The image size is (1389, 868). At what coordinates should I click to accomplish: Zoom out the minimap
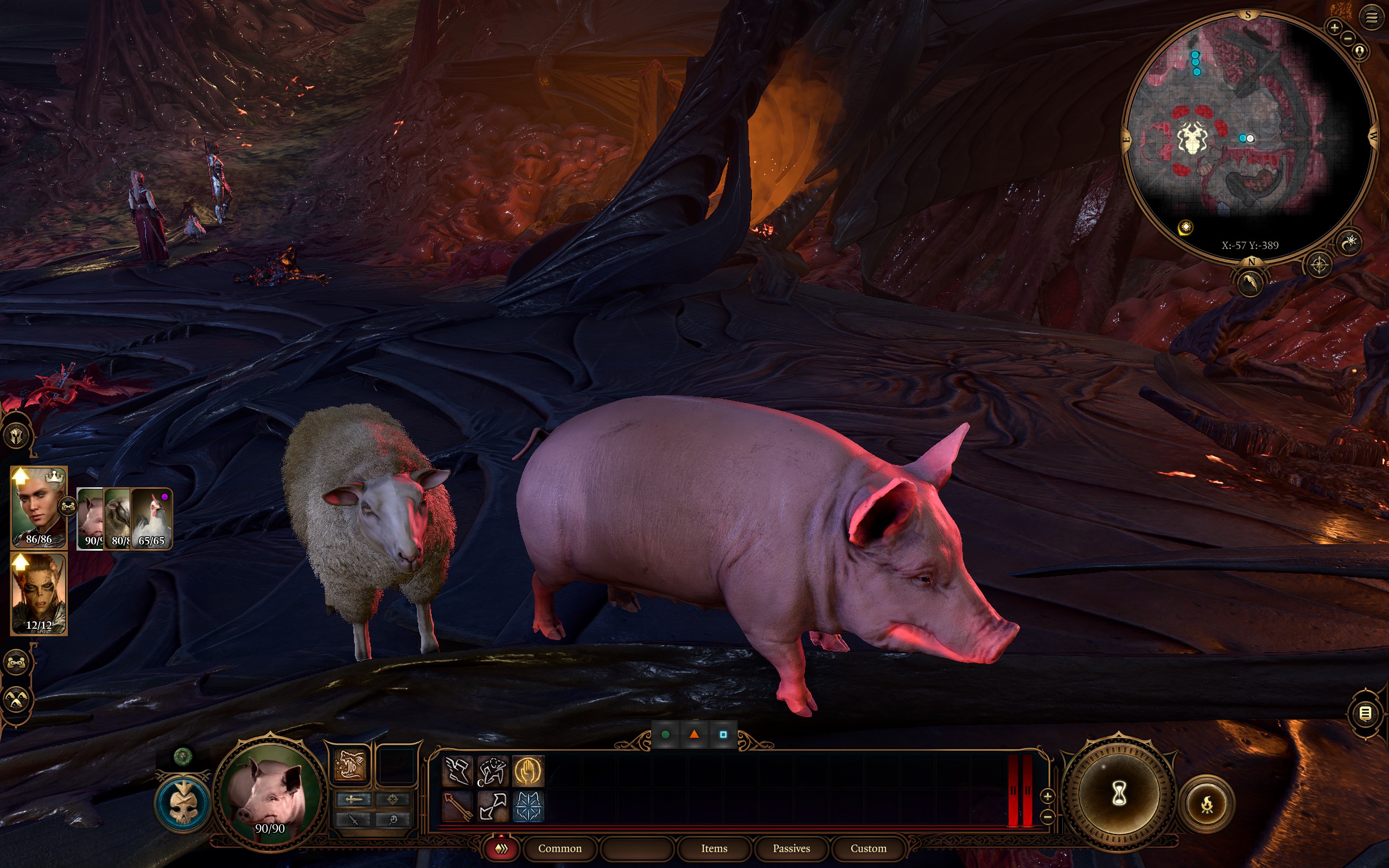click(1348, 39)
